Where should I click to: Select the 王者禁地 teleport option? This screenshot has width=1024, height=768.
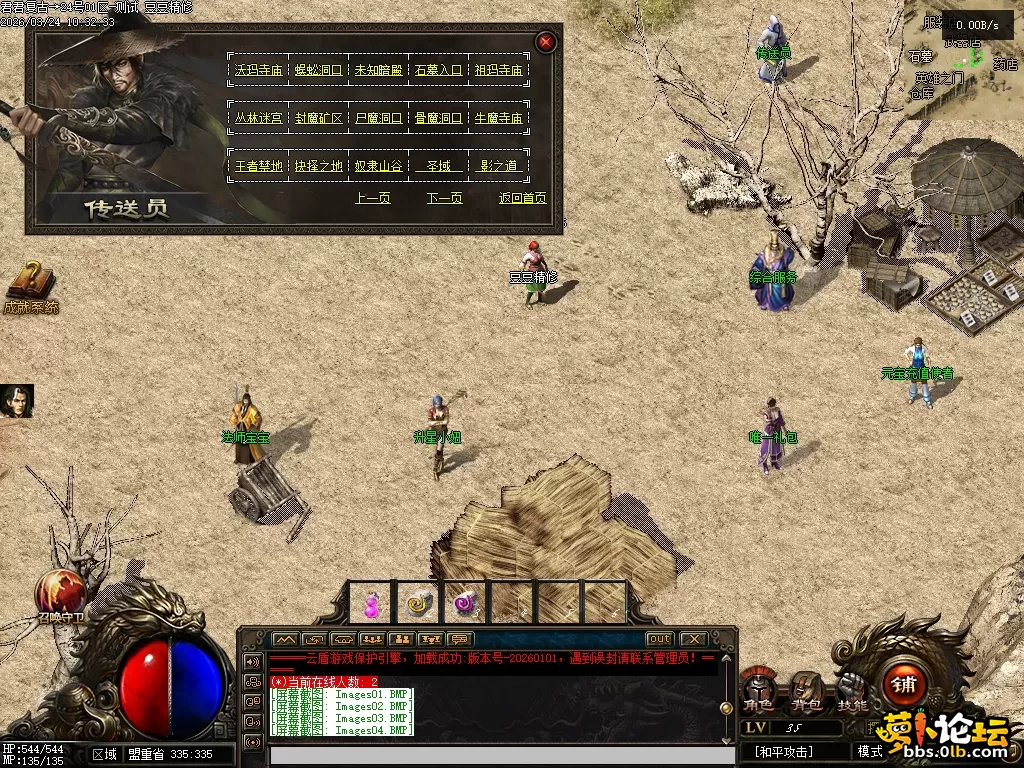pos(259,166)
